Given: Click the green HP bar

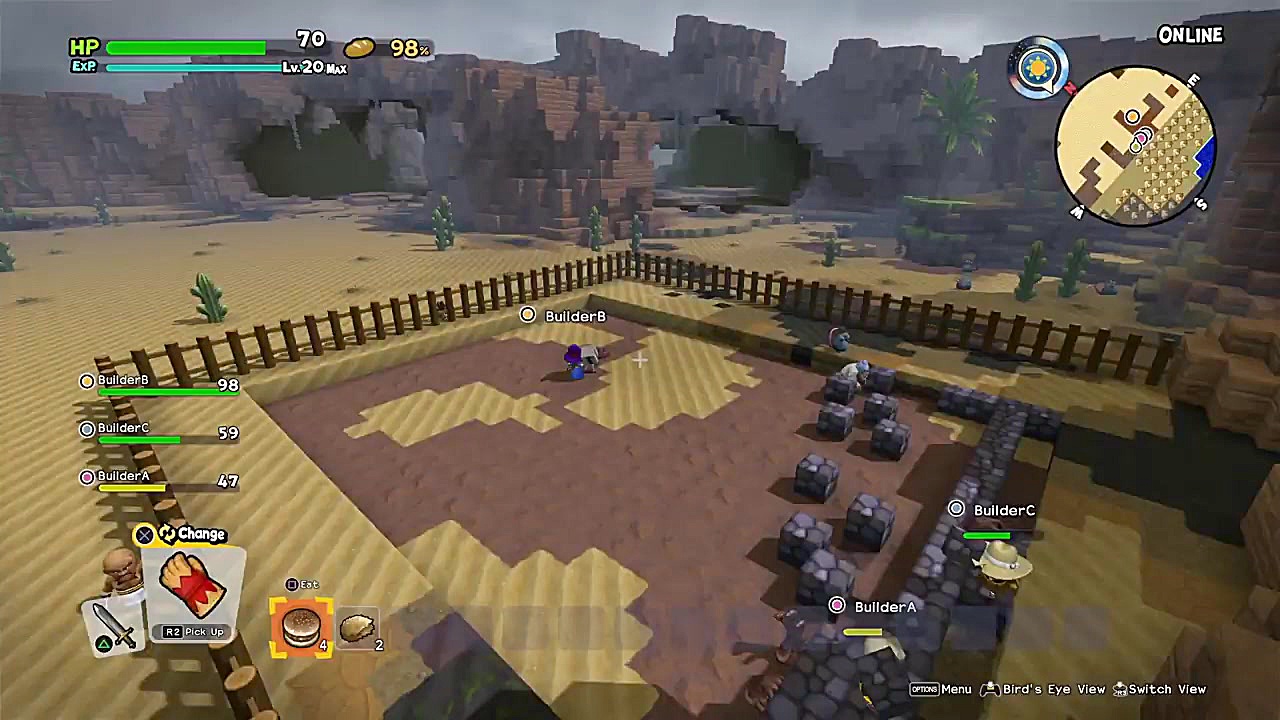Looking at the screenshot, I should 185,48.
